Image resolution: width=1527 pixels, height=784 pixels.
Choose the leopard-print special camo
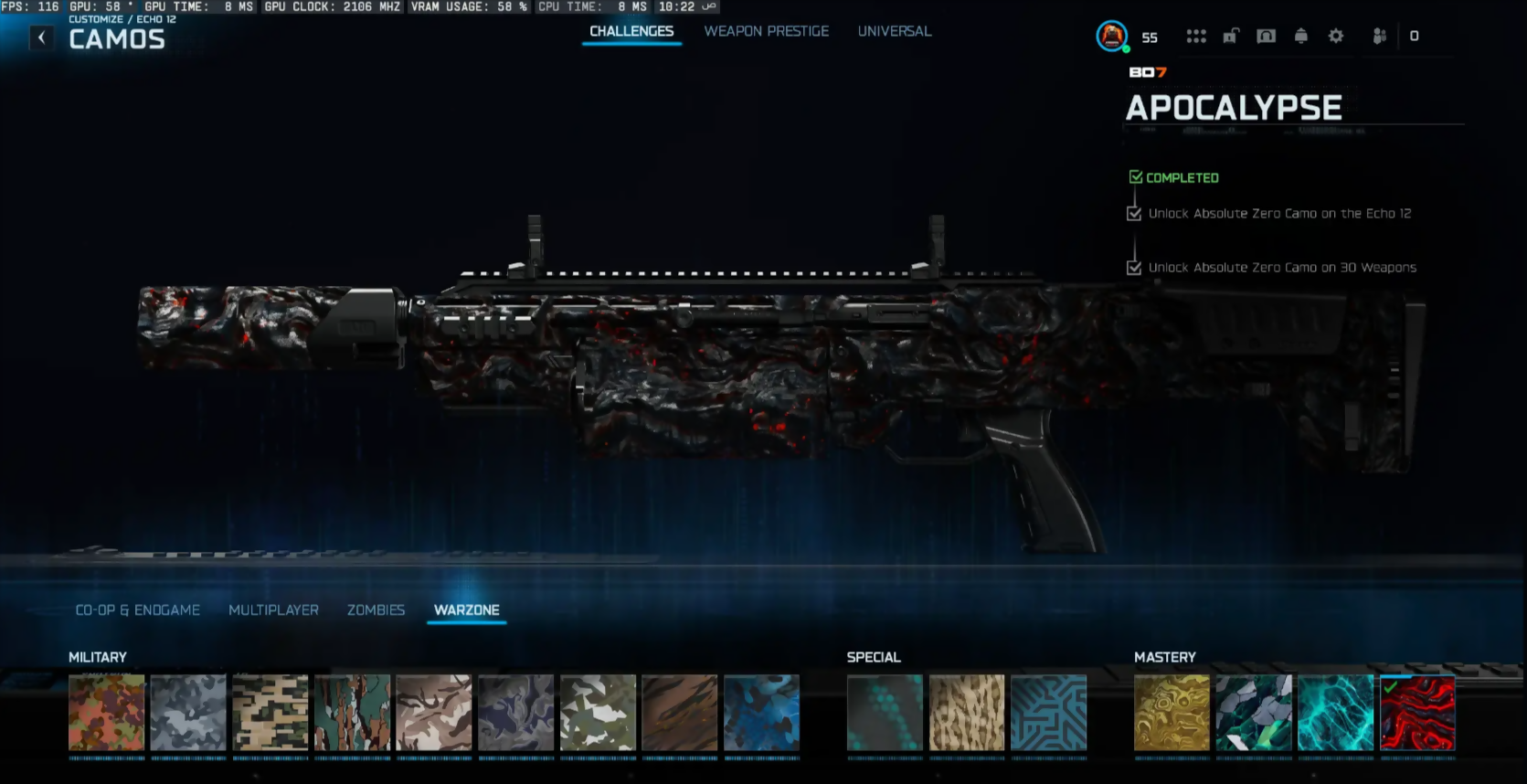click(x=967, y=713)
